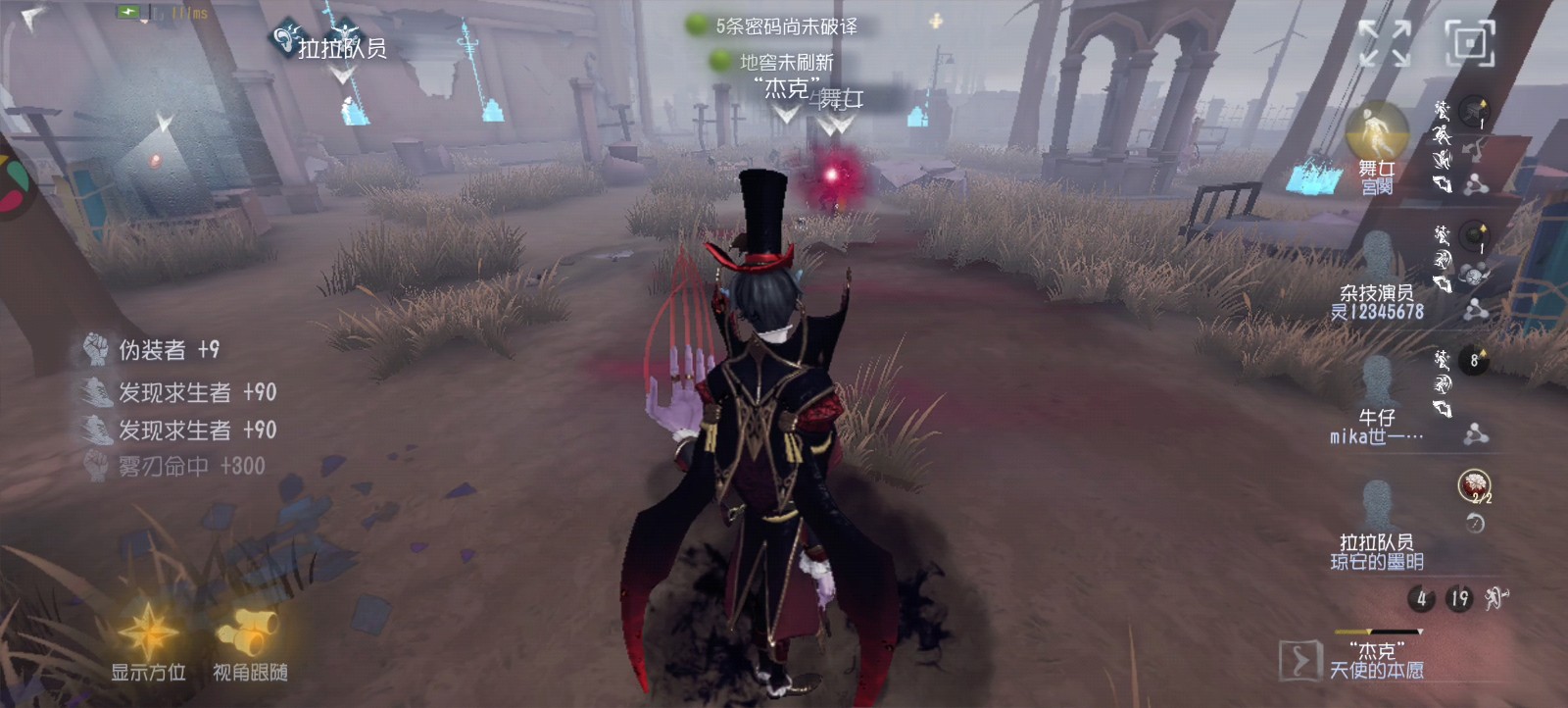Tap the flower presence icon showing 2/2

1473,485
